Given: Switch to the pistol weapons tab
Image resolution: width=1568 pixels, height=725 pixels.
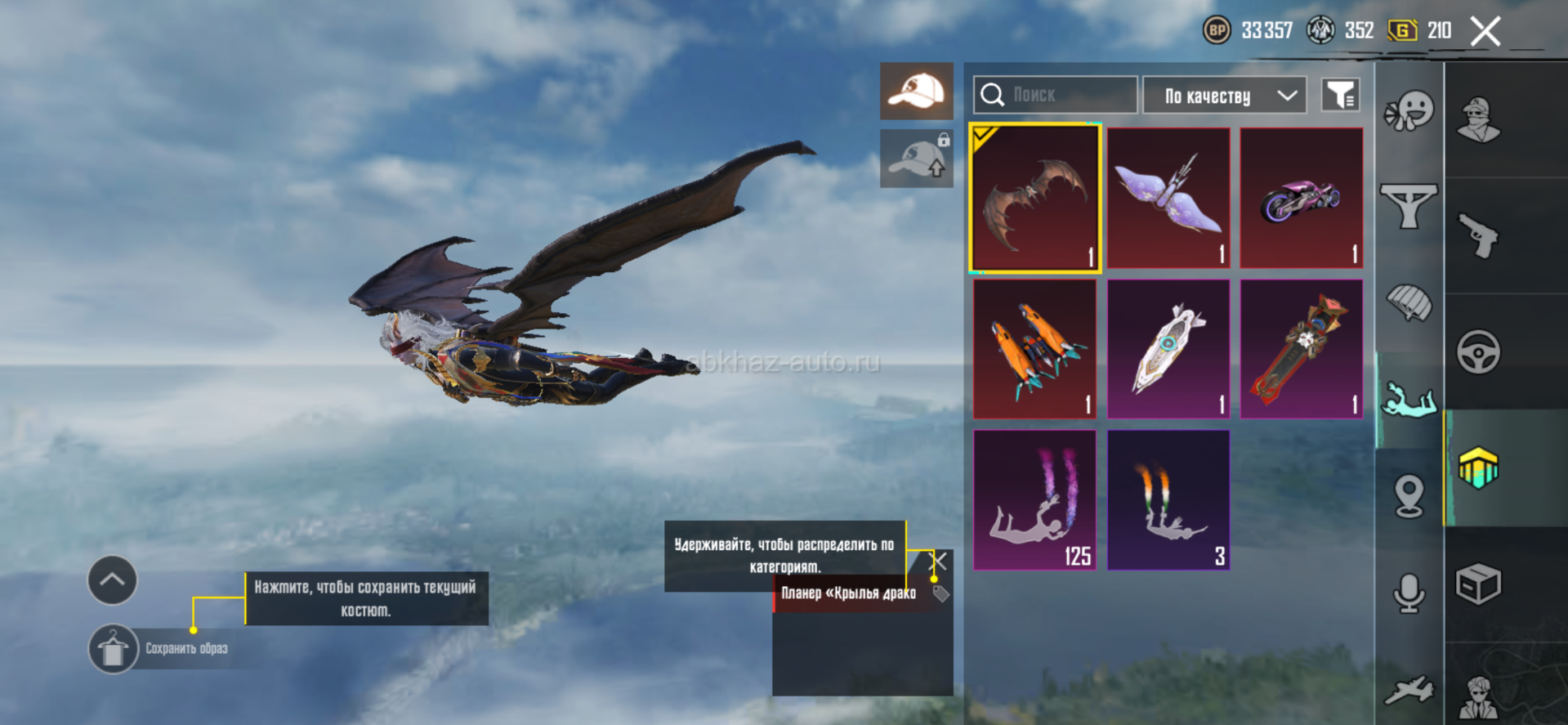Looking at the screenshot, I should pos(1479,235).
